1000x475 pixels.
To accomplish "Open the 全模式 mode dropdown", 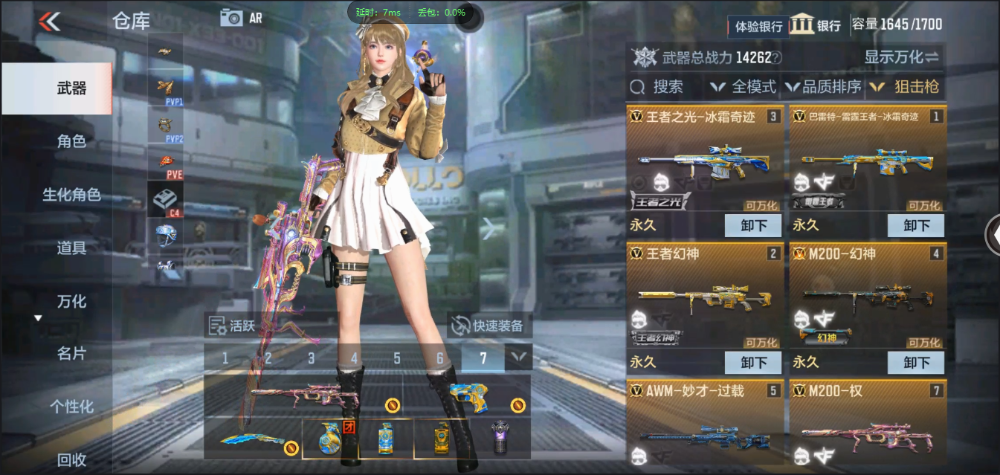I will pyautogui.click(x=745, y=87).
